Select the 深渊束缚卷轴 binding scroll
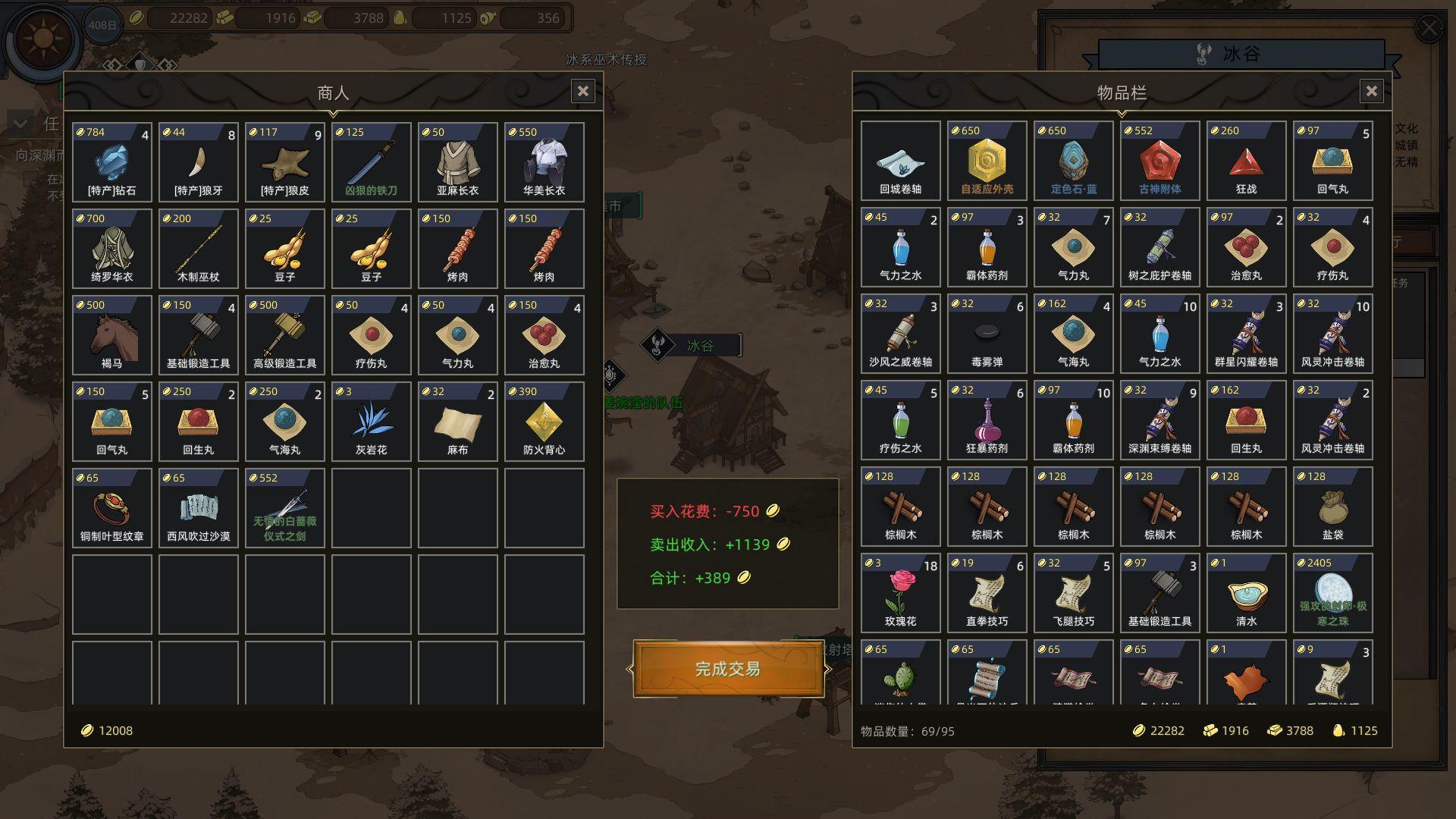Image resolution: width=1456 pixels, height=819 pixels. 1159,420
